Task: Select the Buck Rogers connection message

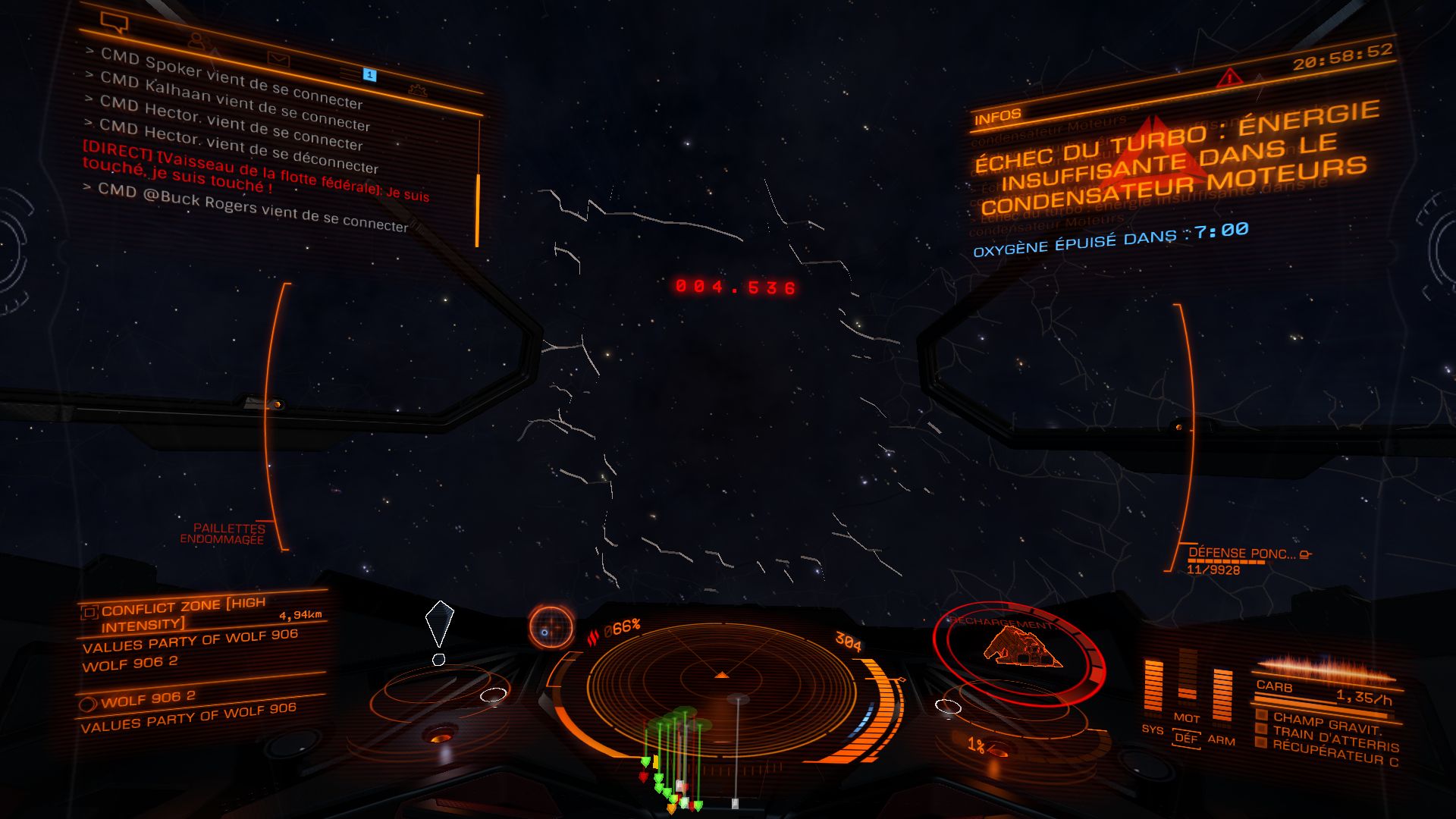Action: tap(253, 207)
